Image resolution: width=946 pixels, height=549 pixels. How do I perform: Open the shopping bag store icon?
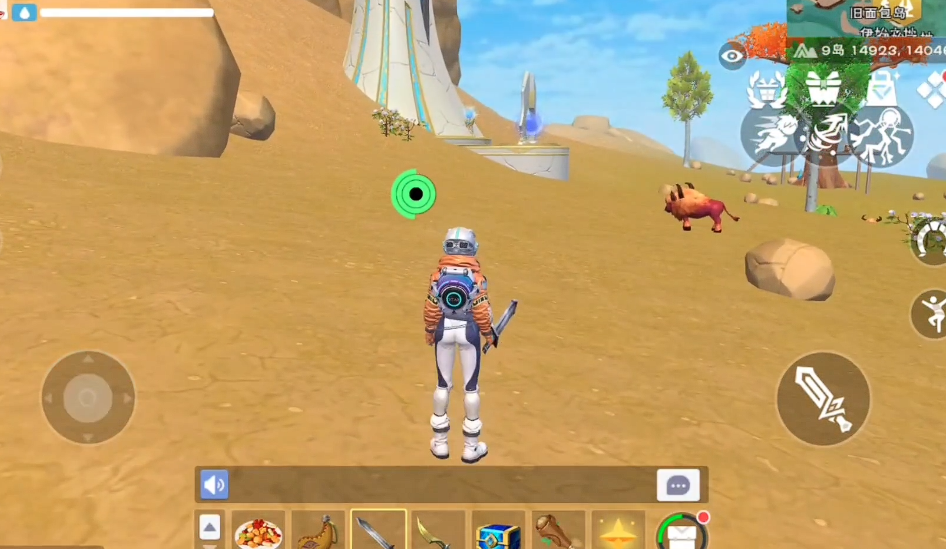880,88
